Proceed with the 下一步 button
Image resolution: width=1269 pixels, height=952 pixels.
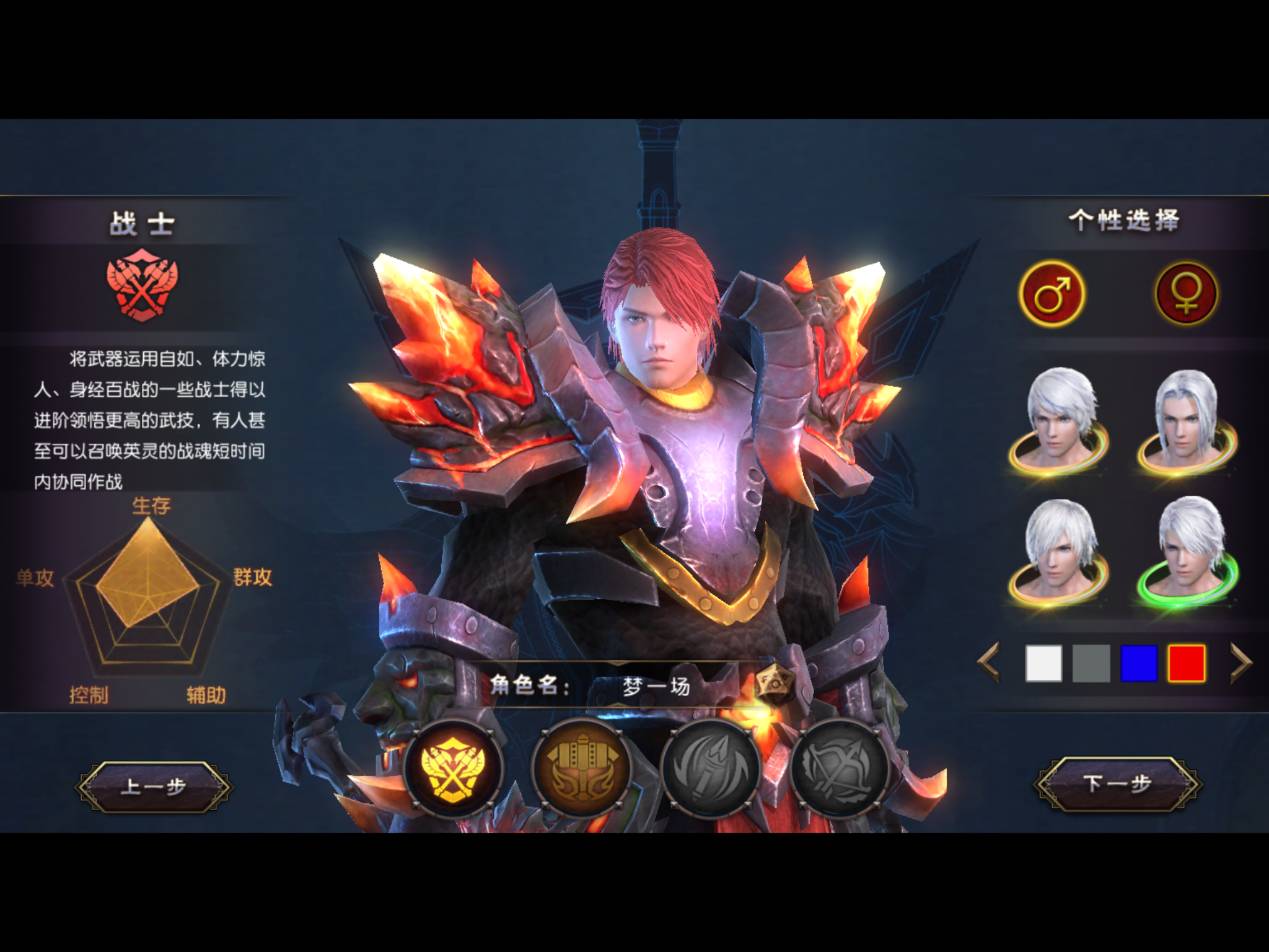[x=1117, y=784]
